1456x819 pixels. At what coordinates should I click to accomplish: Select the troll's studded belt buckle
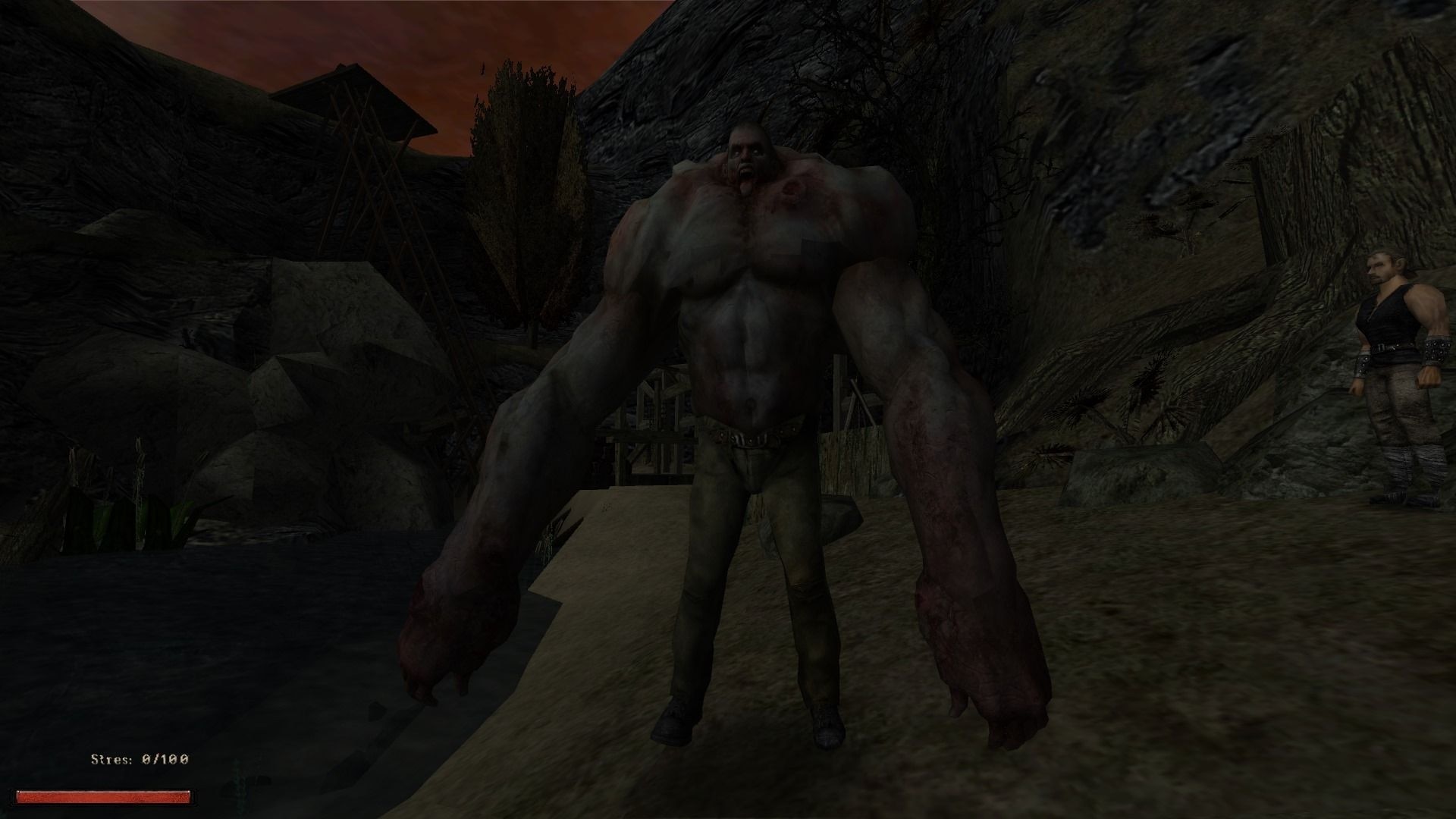[751, 438]
